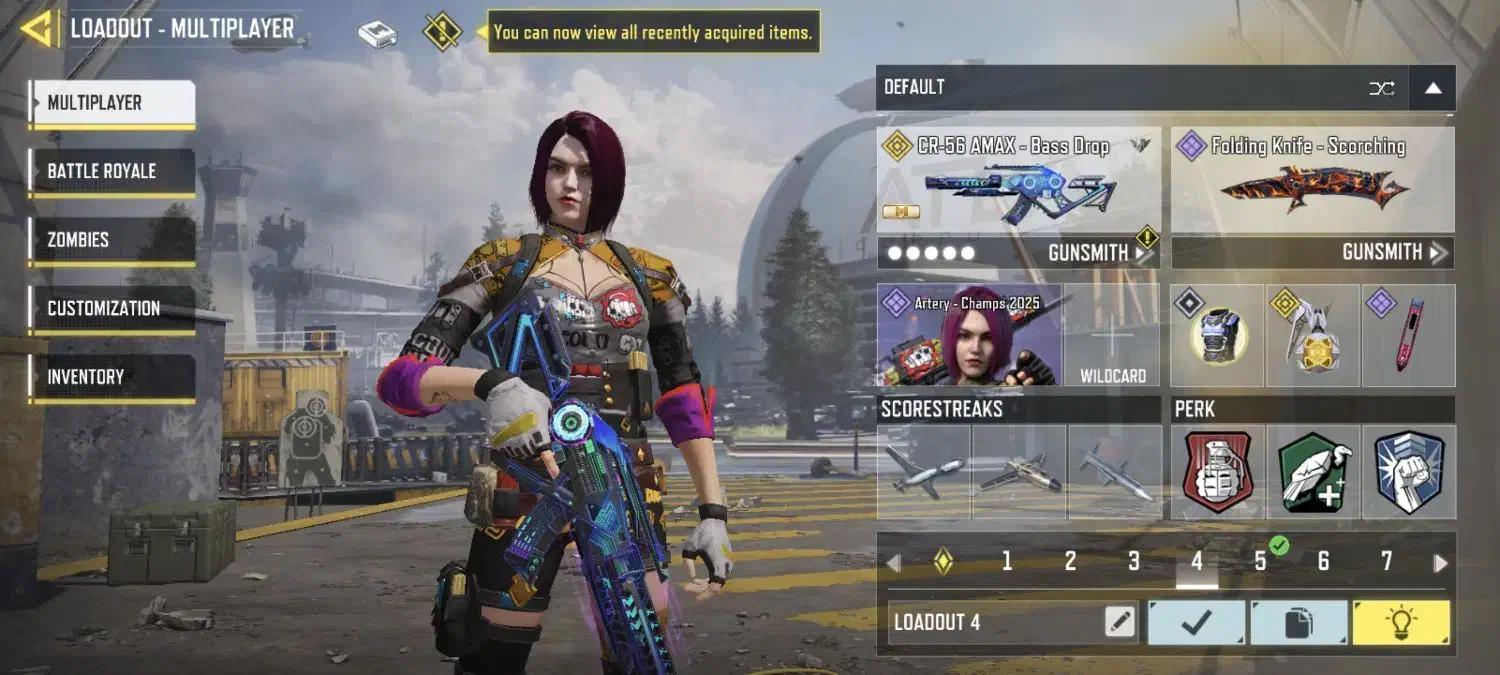Viewport: 1500px width, 675px height.
Task: Open Gunsmith for the Folding Knife
Action: pyautogui.click(x=1392, y=253)
